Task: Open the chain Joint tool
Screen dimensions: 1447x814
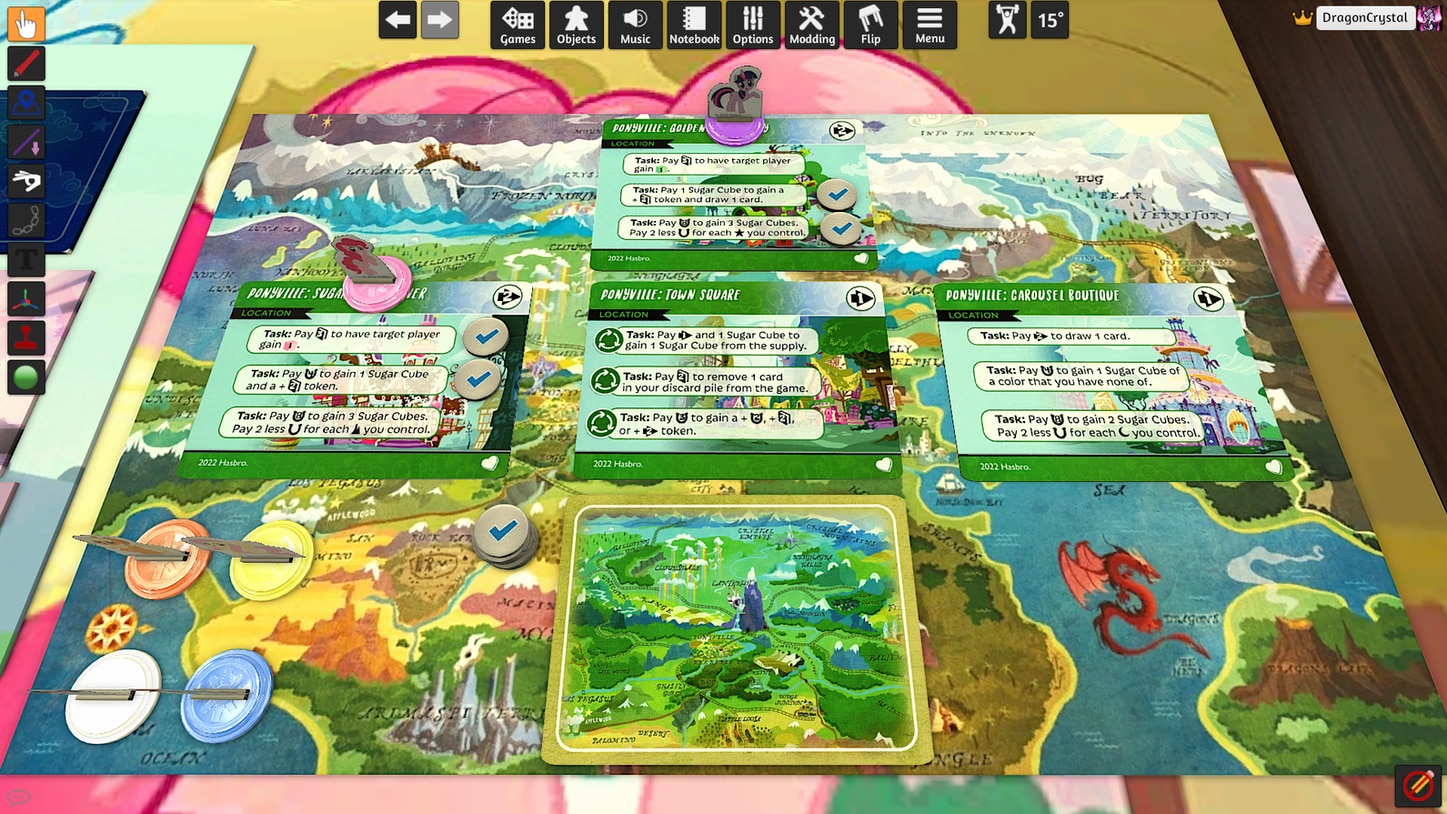Action: [x=26, y=220]
